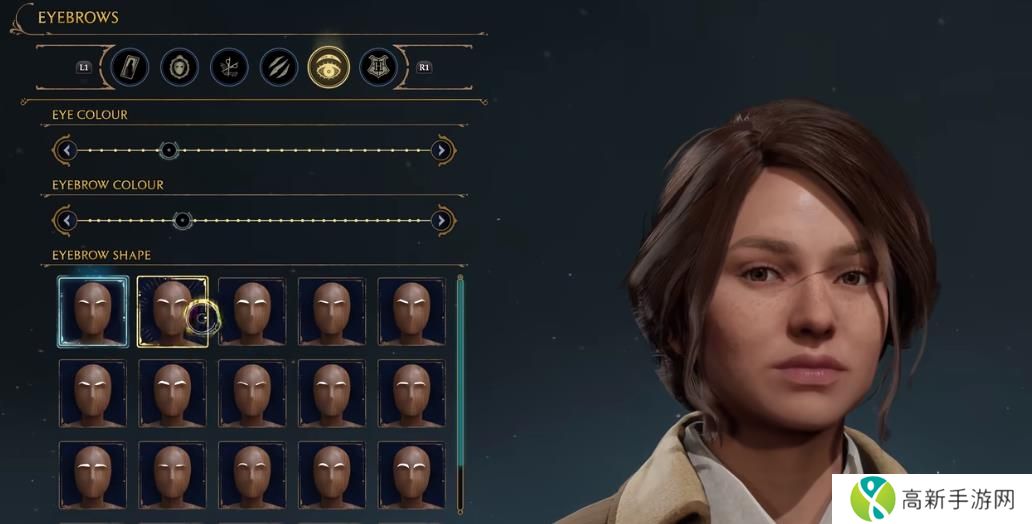Decrease Eyebrow Colour with left arrow

66,221
